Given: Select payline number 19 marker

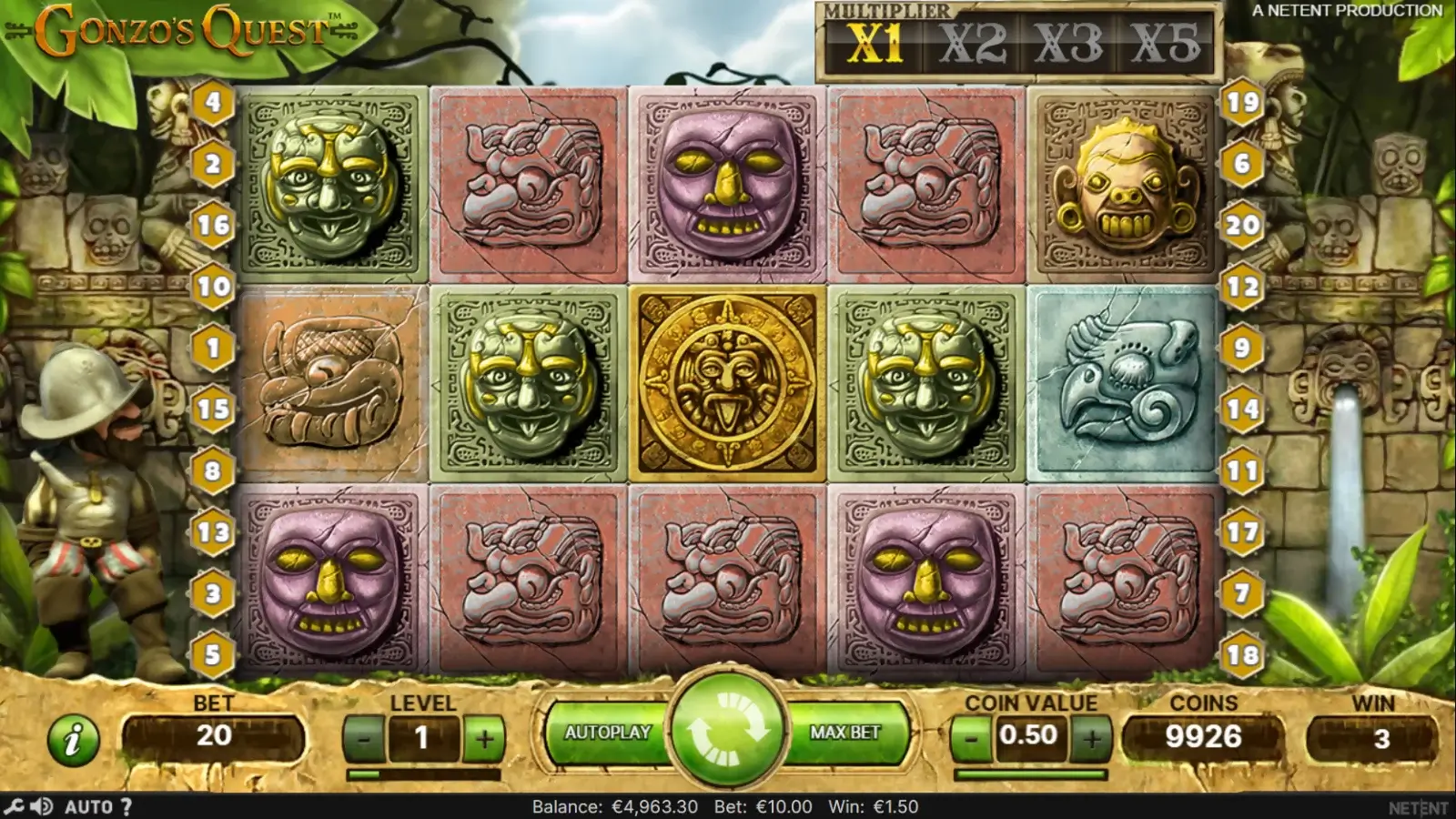Looking at the screenshot, I should [x=1243, y=102].
